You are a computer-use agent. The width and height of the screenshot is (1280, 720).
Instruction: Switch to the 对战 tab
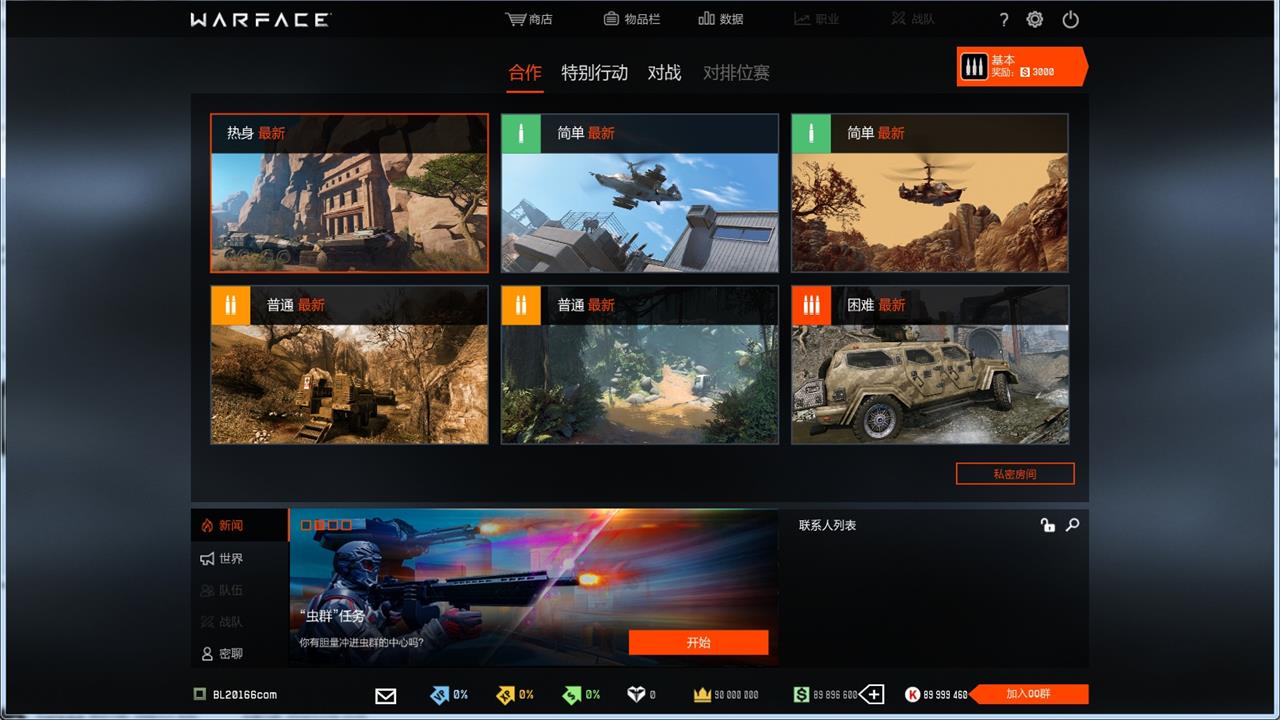tap(664, 72)
